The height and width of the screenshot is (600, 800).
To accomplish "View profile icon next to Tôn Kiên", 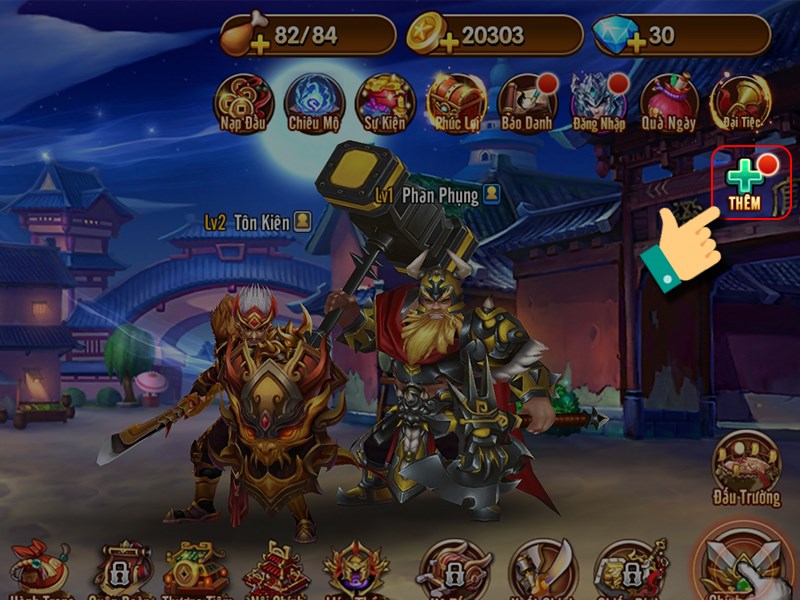I will (302, 221).
